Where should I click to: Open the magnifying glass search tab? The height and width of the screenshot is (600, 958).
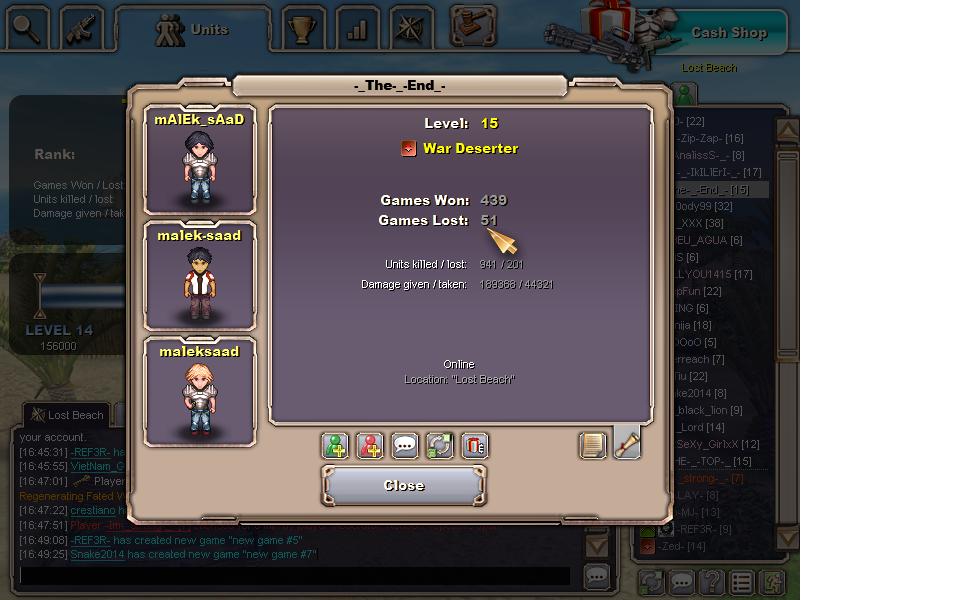click(27, 30)
